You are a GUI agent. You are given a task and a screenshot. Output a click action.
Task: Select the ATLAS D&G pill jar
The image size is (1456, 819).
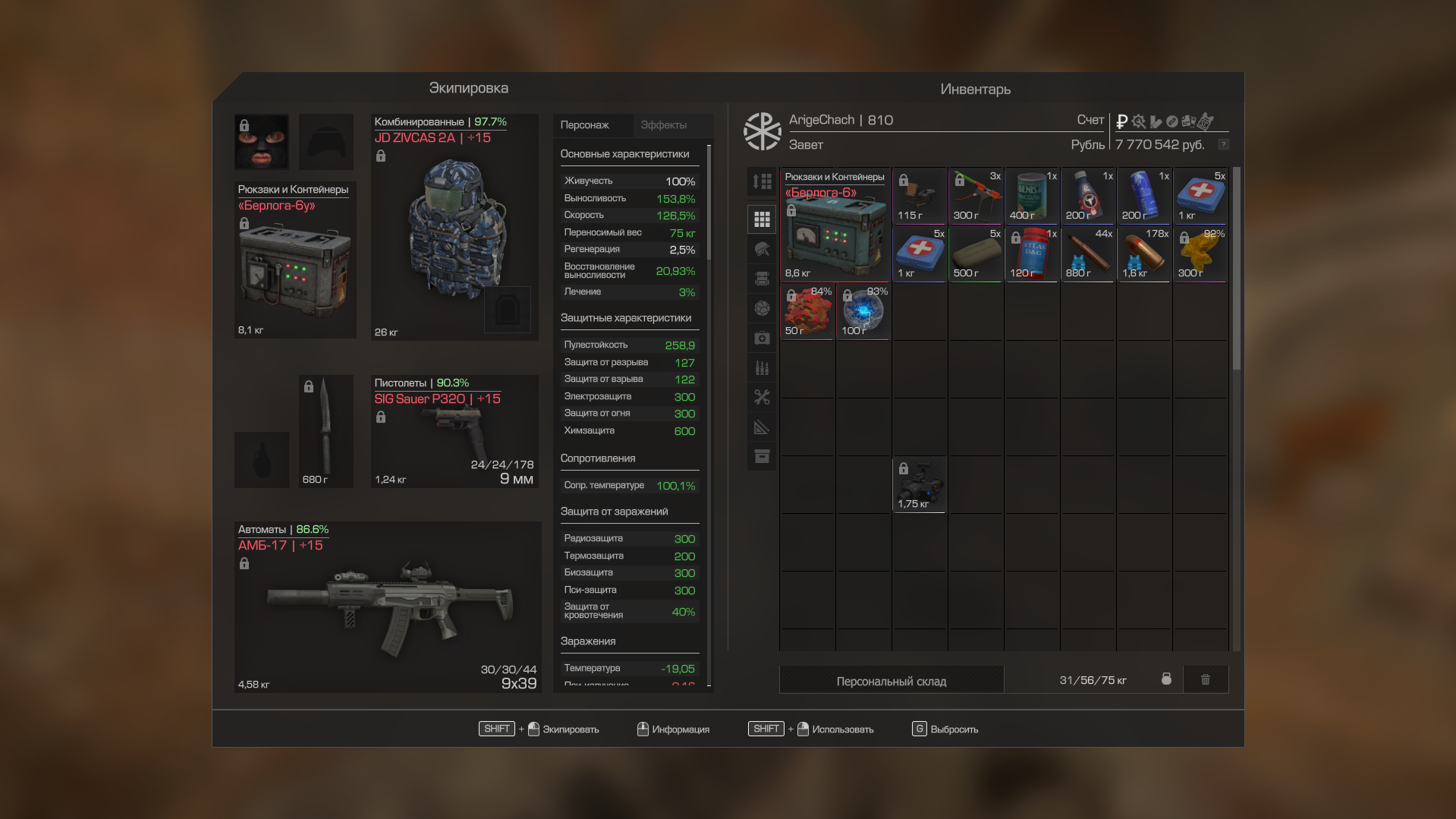pos(1032,254)
